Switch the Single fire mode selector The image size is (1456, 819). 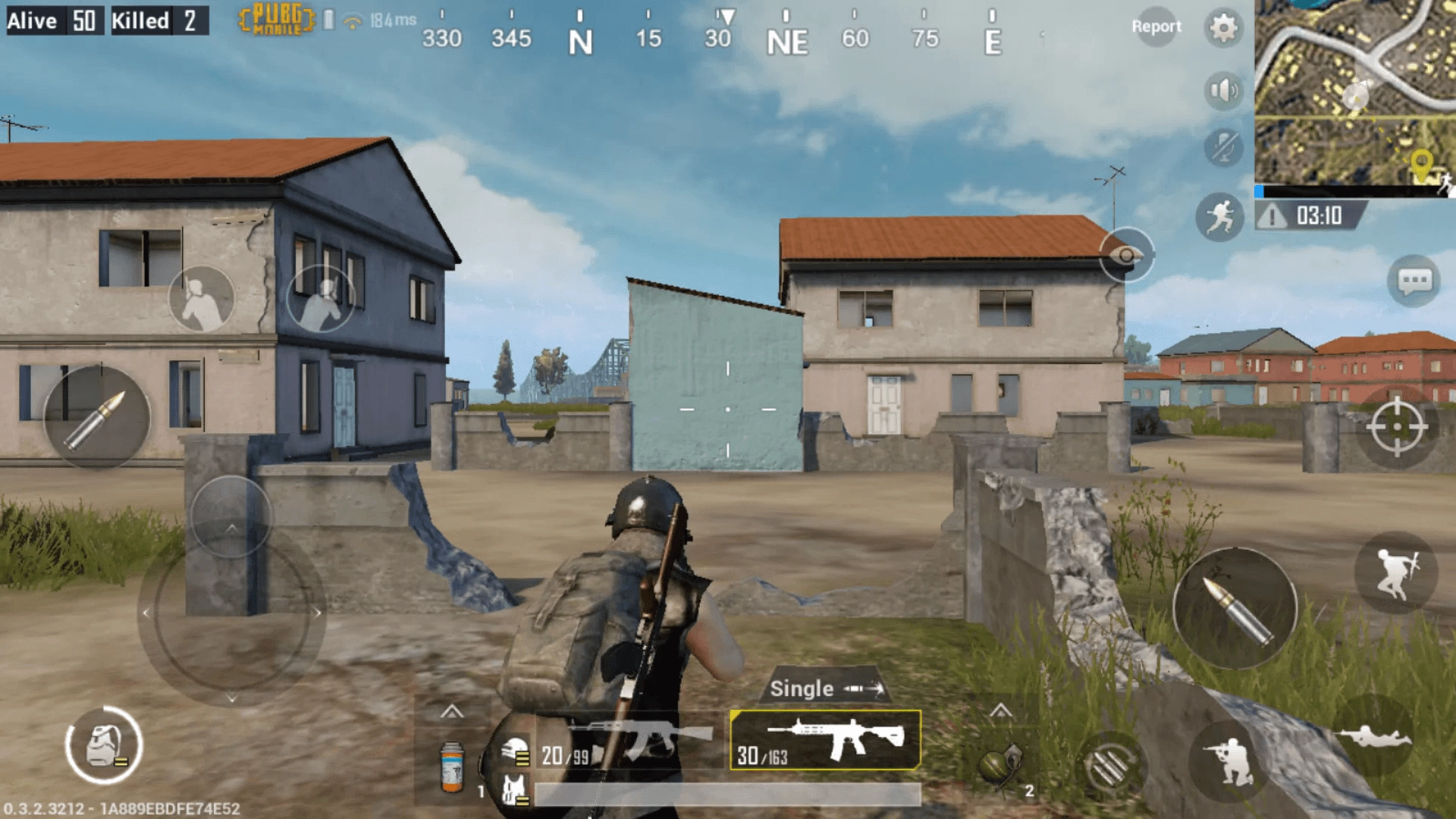click(x=801, y=689)
